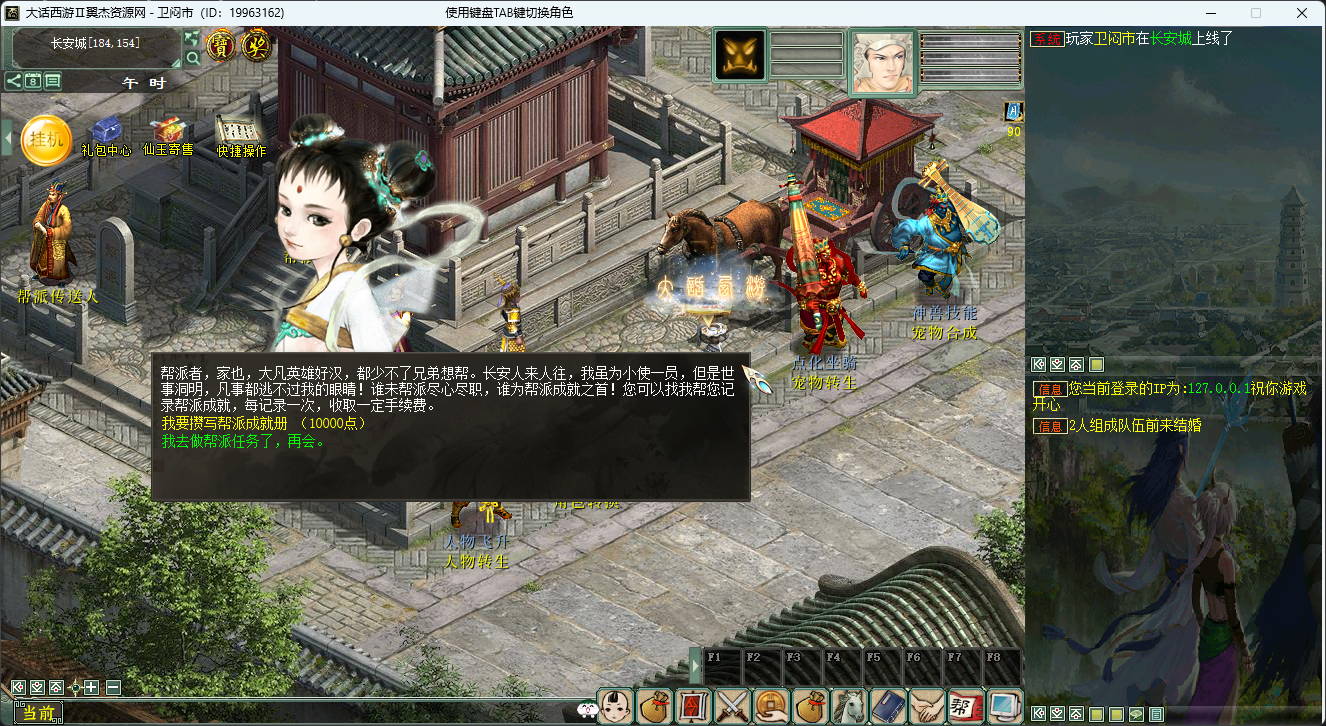Open the handshake friends icon
Image resolution: width=1326 pixels, height=726 pixels.
pyautogui.click(x=926, y=706)
